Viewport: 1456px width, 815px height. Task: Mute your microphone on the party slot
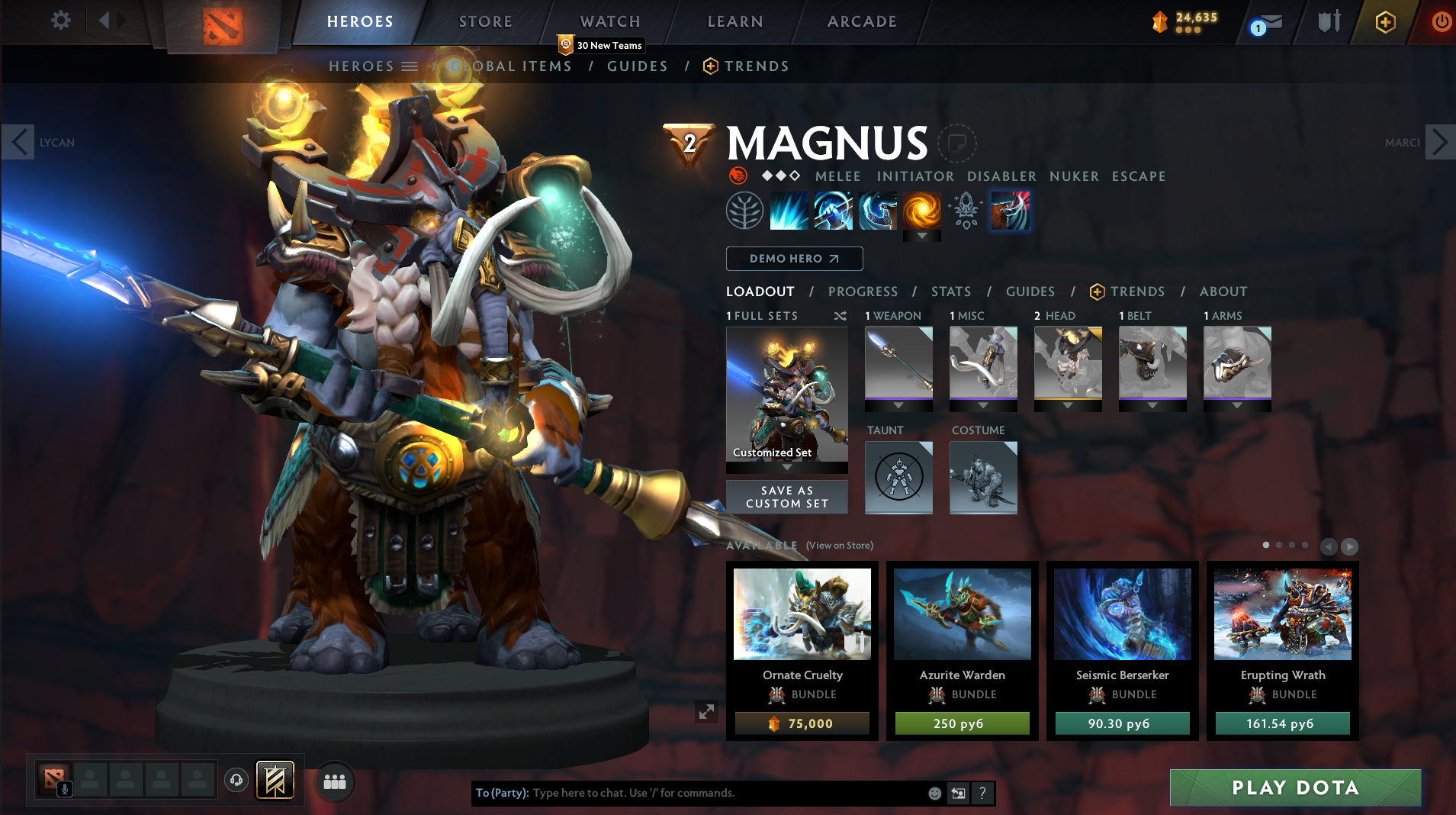[x=64, y=790]
